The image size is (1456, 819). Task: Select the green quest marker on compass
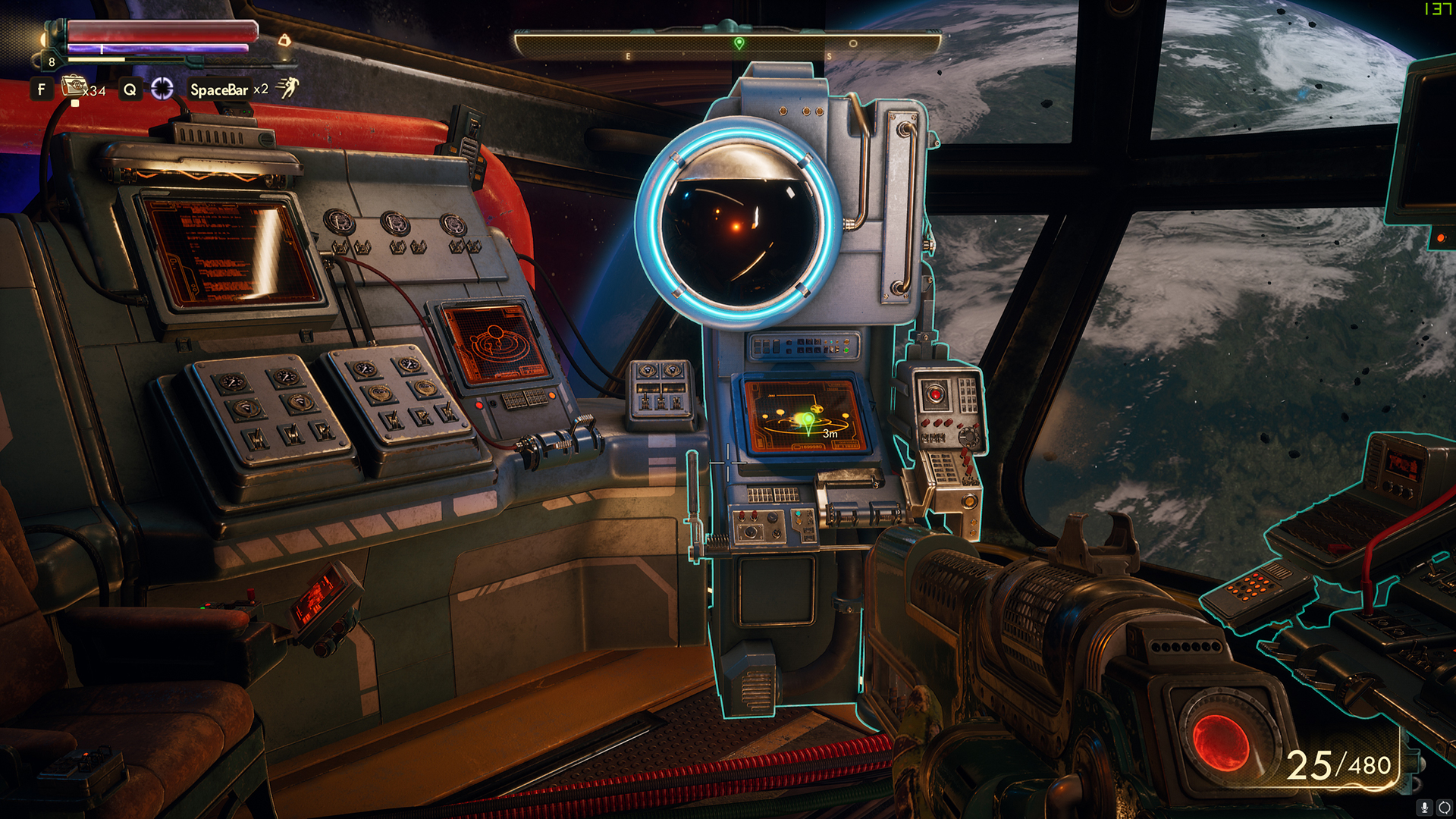(739, 43)
